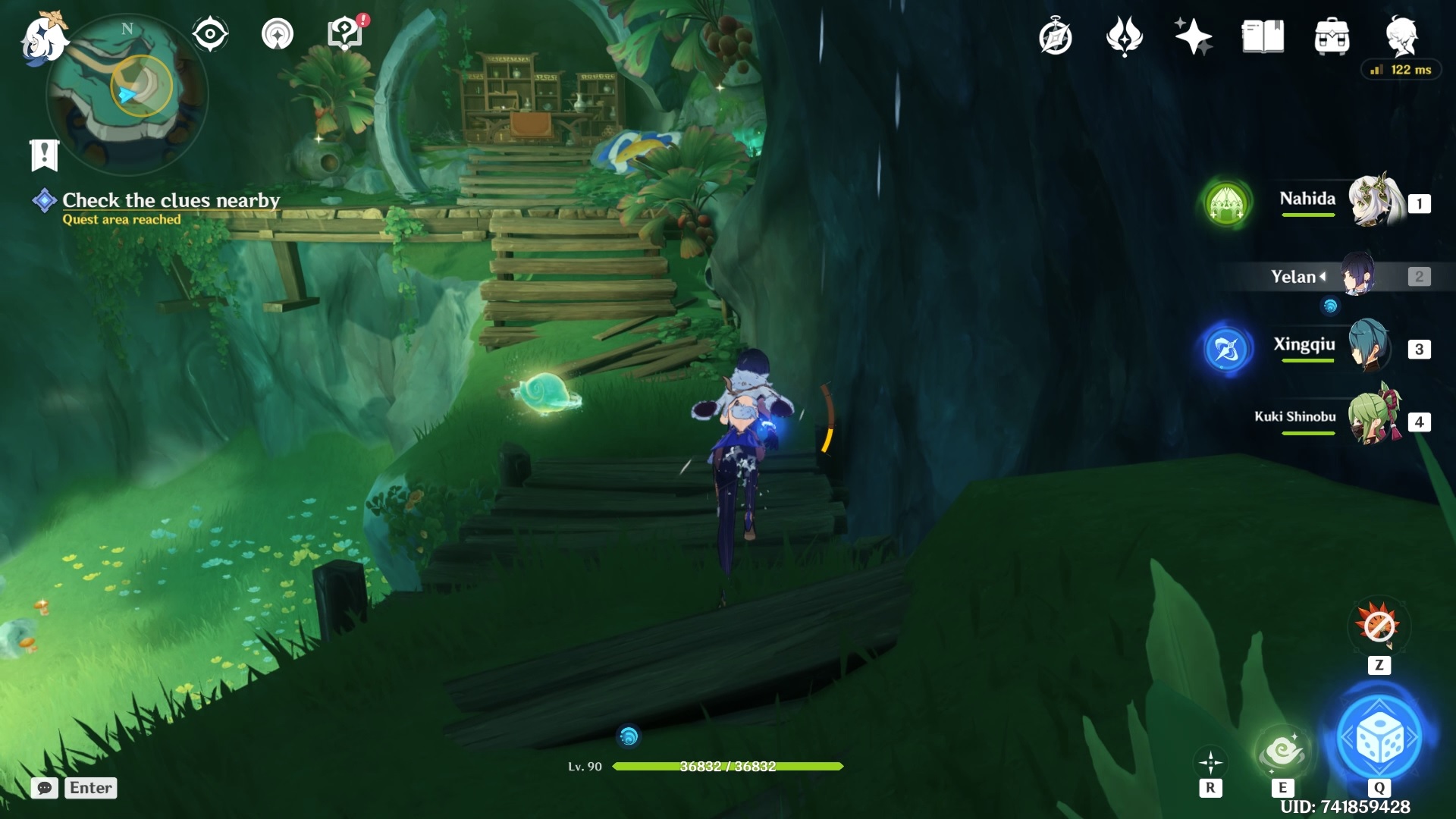The height and width of the screenshot is (819, 1456).
Task: Open the Co-Op multiplayer icon
Action: (x=277, y=33)
